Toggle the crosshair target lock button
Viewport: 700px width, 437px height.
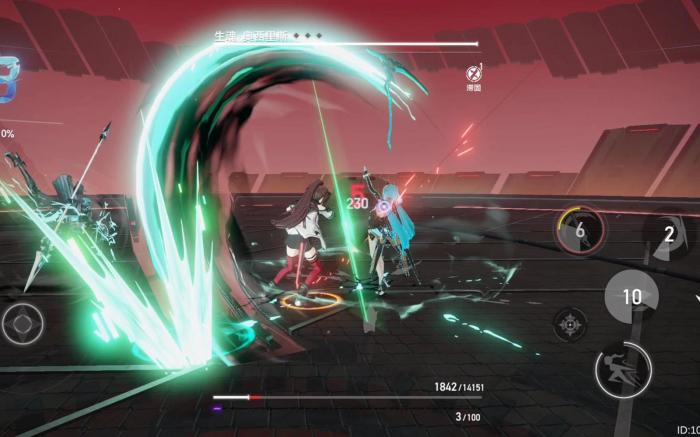570,324
